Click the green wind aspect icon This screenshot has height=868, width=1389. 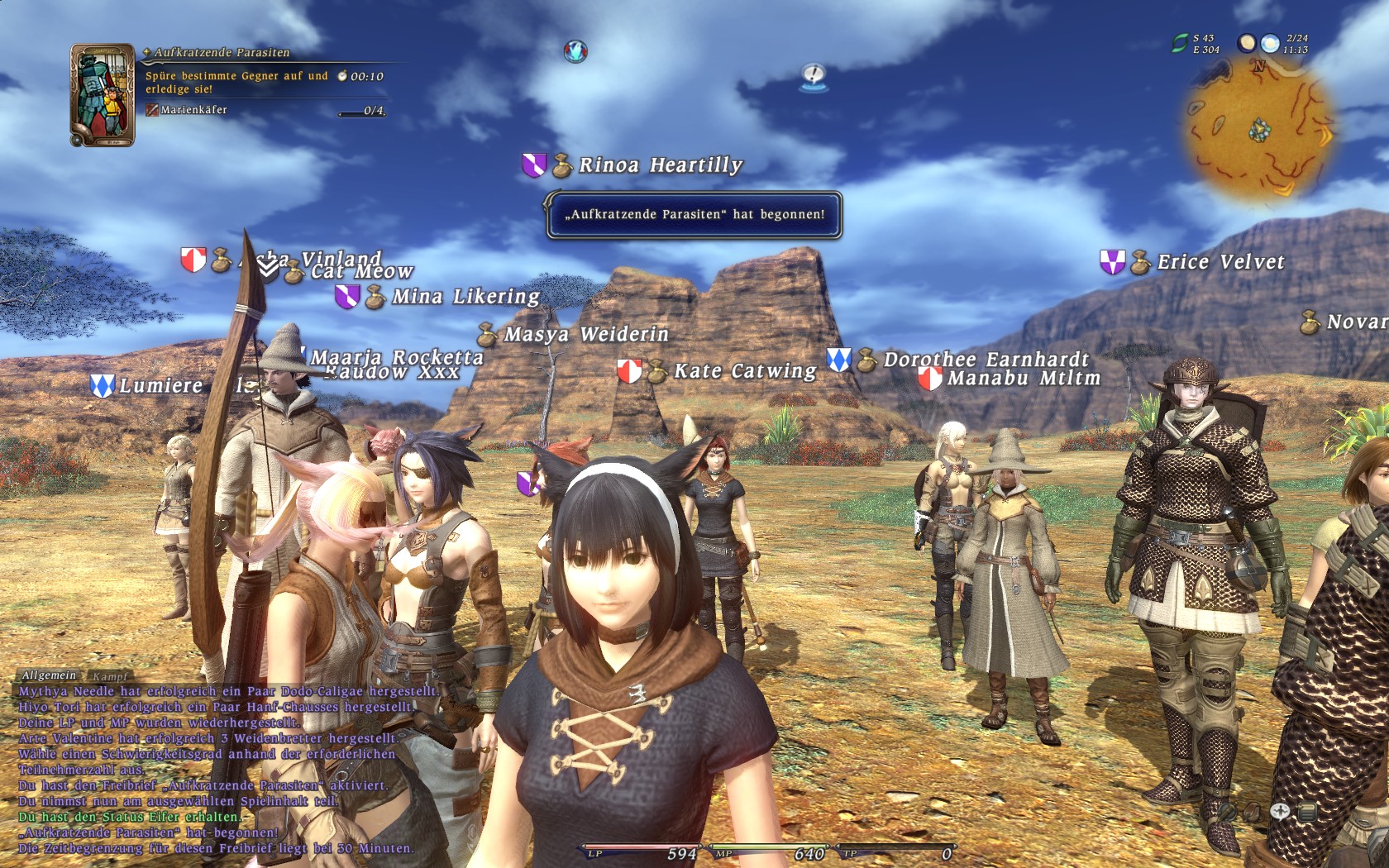pos(1180,44)
